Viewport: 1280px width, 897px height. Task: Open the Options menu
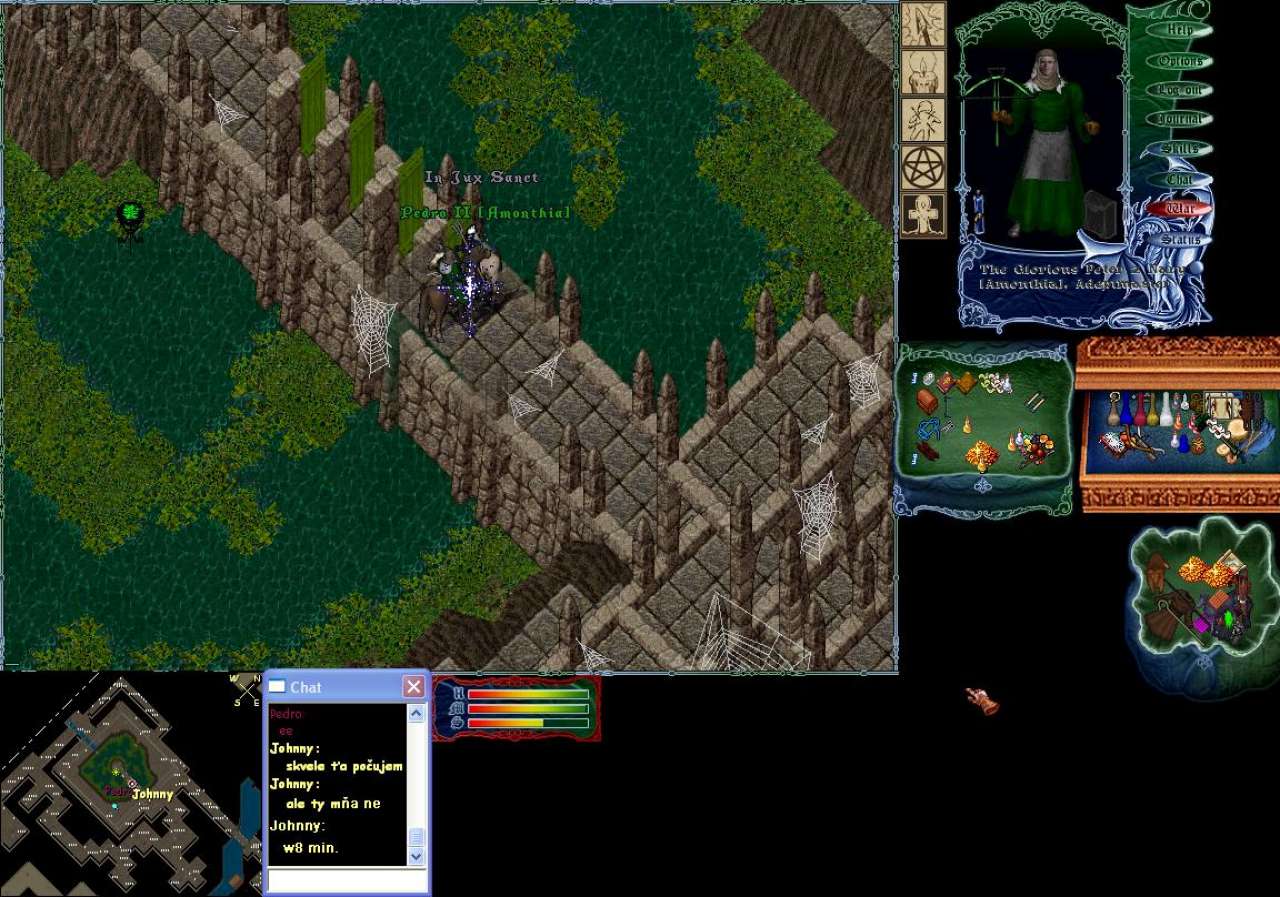[1180, 61]
